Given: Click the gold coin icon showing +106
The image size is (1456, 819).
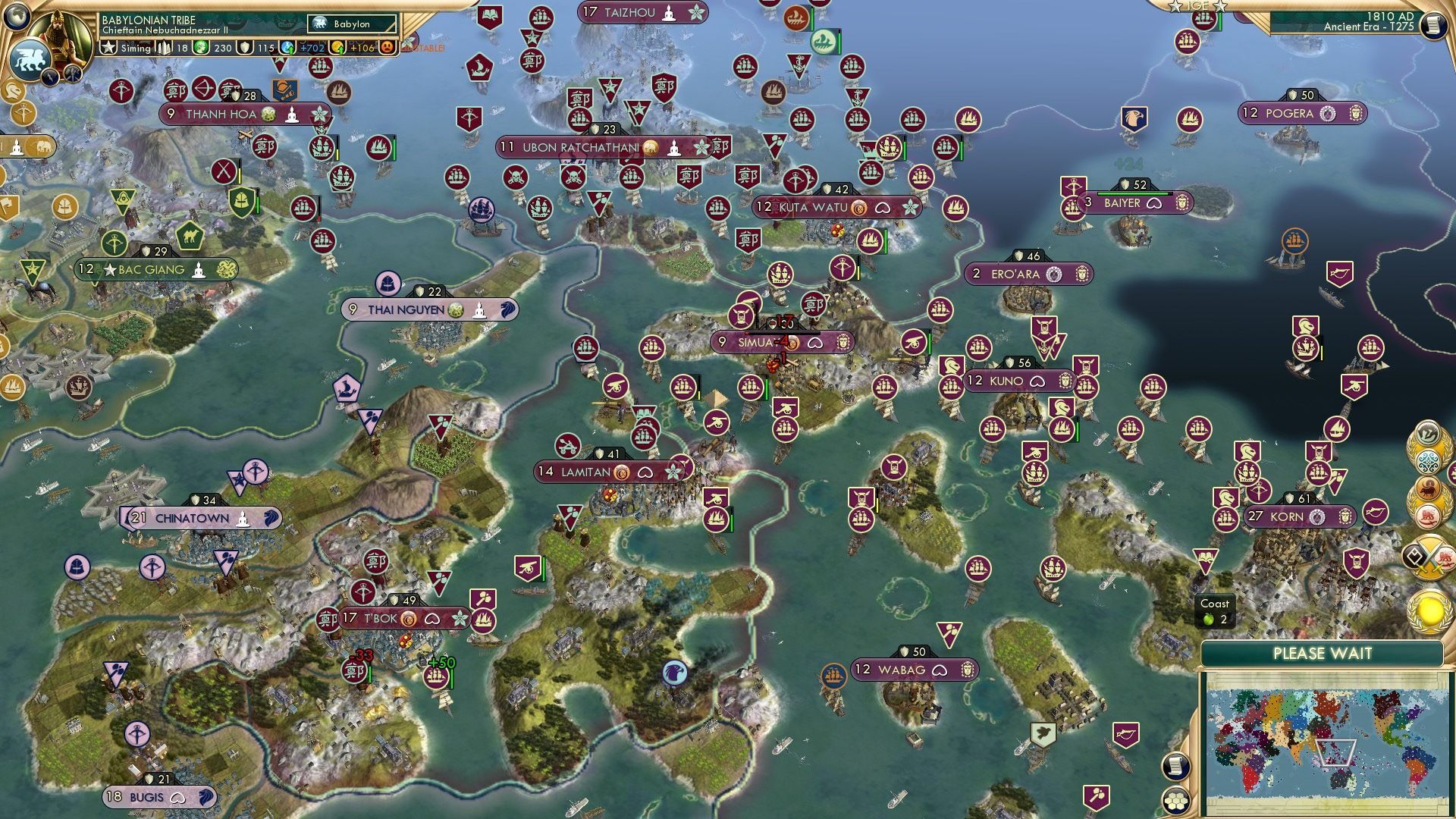Looking at the screenshot, I should pos(337,48).
